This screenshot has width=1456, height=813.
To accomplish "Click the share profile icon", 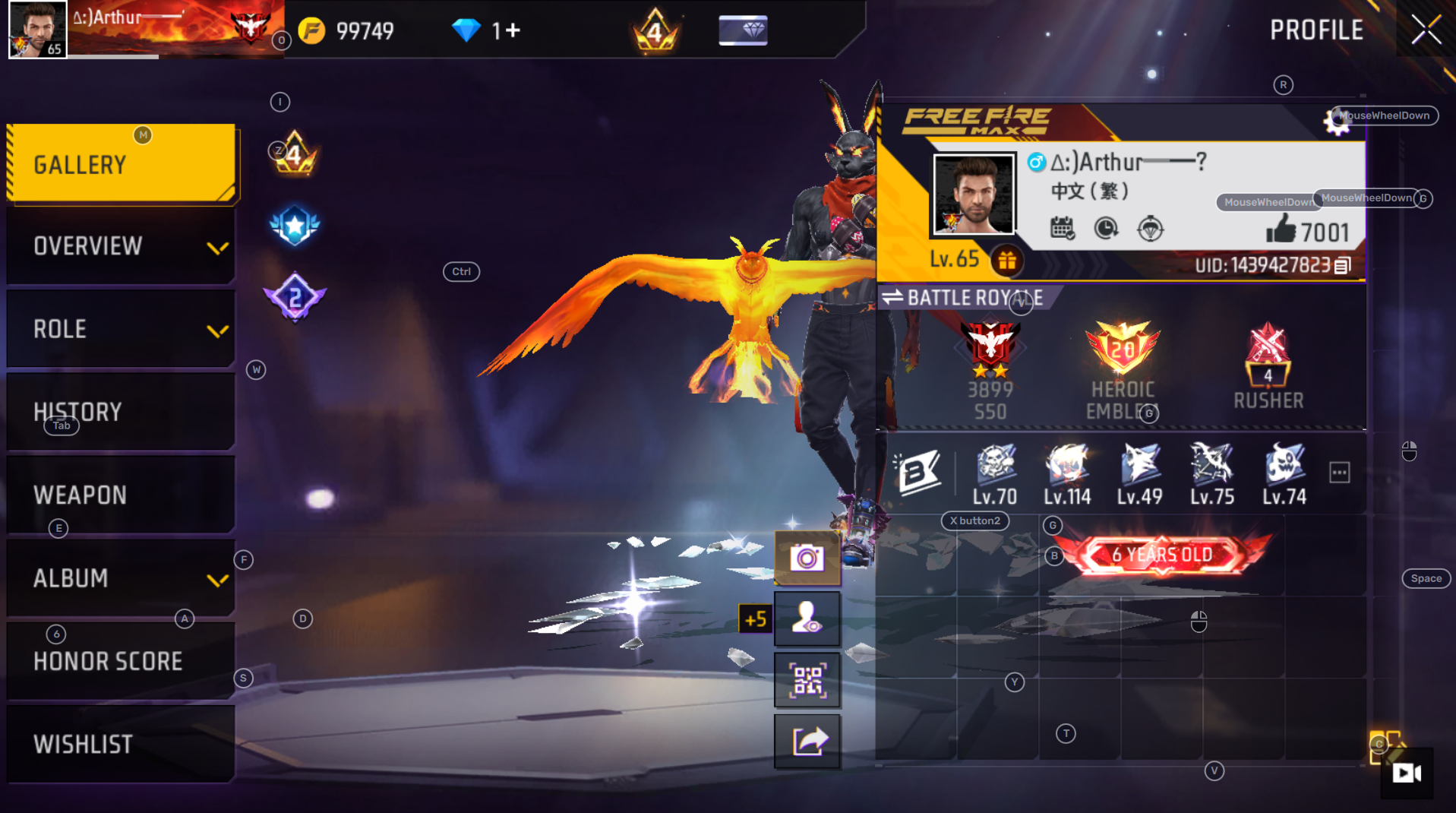I will pyautogui.click(x=807, y=739).
